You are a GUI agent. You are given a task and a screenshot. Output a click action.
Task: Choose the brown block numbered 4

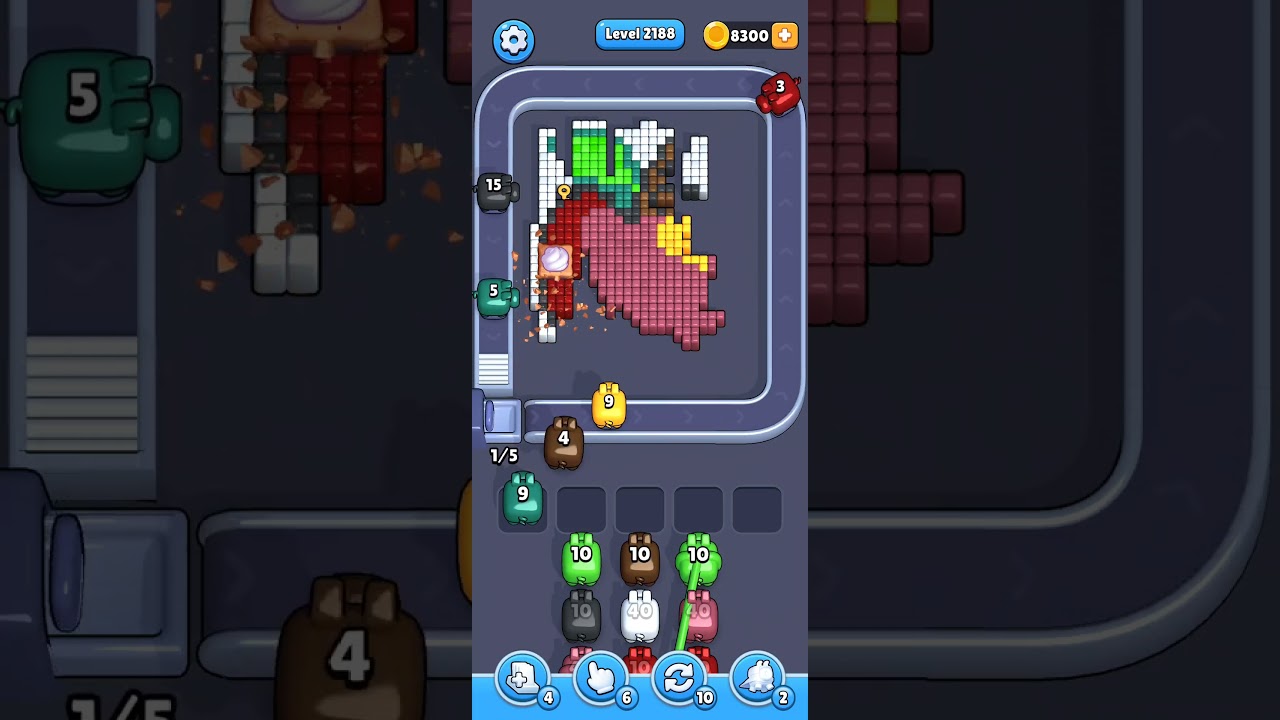tap(565, 438)
